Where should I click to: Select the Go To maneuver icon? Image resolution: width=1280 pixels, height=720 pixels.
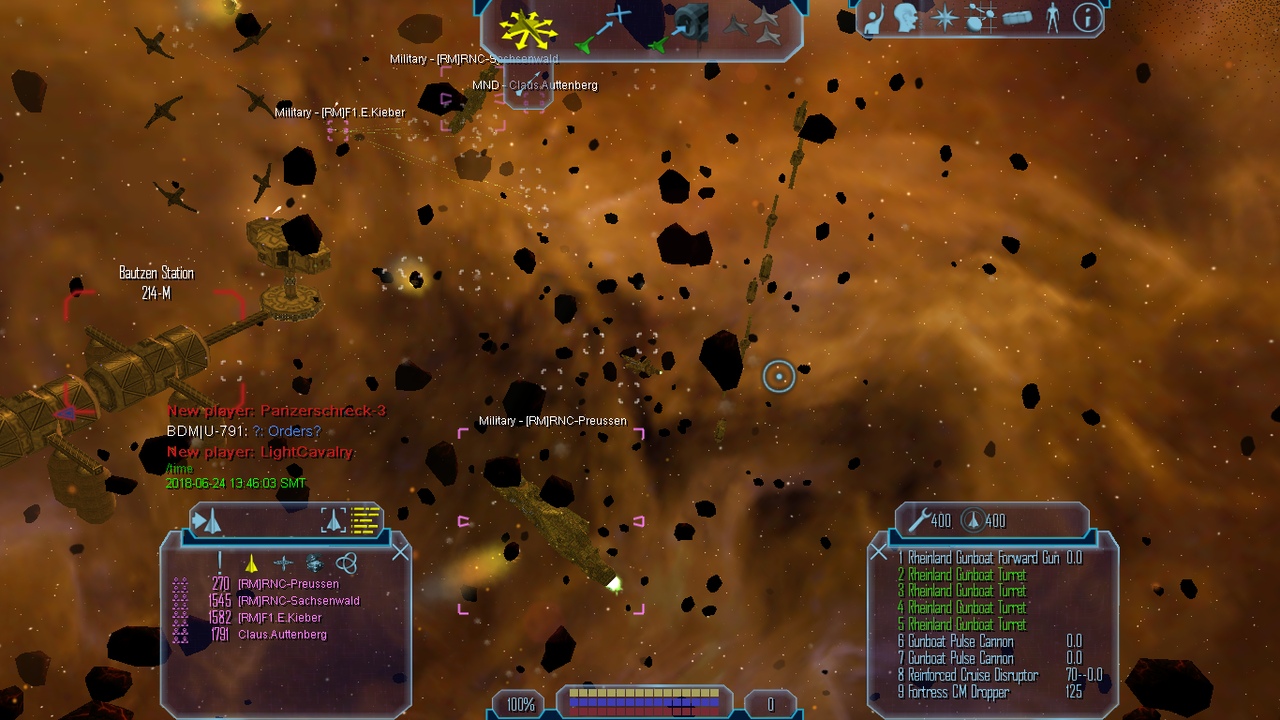pyautogui.click(x=606, y=28)
